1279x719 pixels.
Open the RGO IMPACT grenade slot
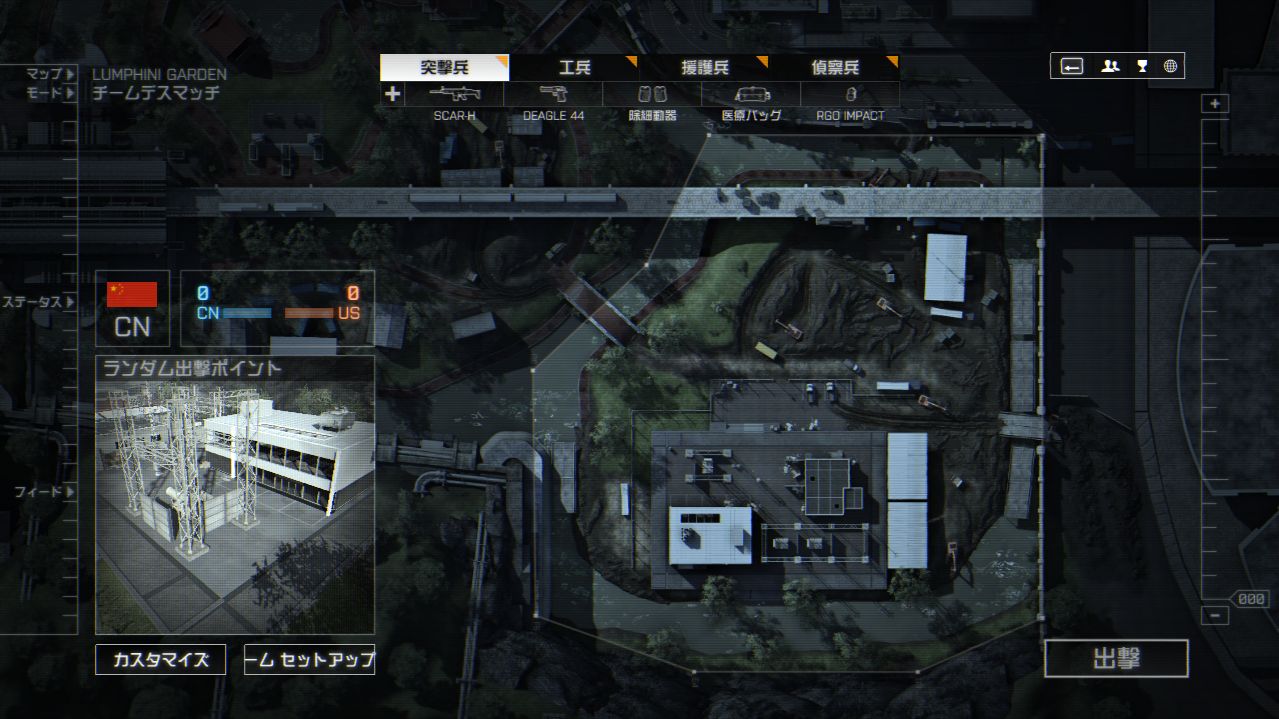[x=850, y=95]
